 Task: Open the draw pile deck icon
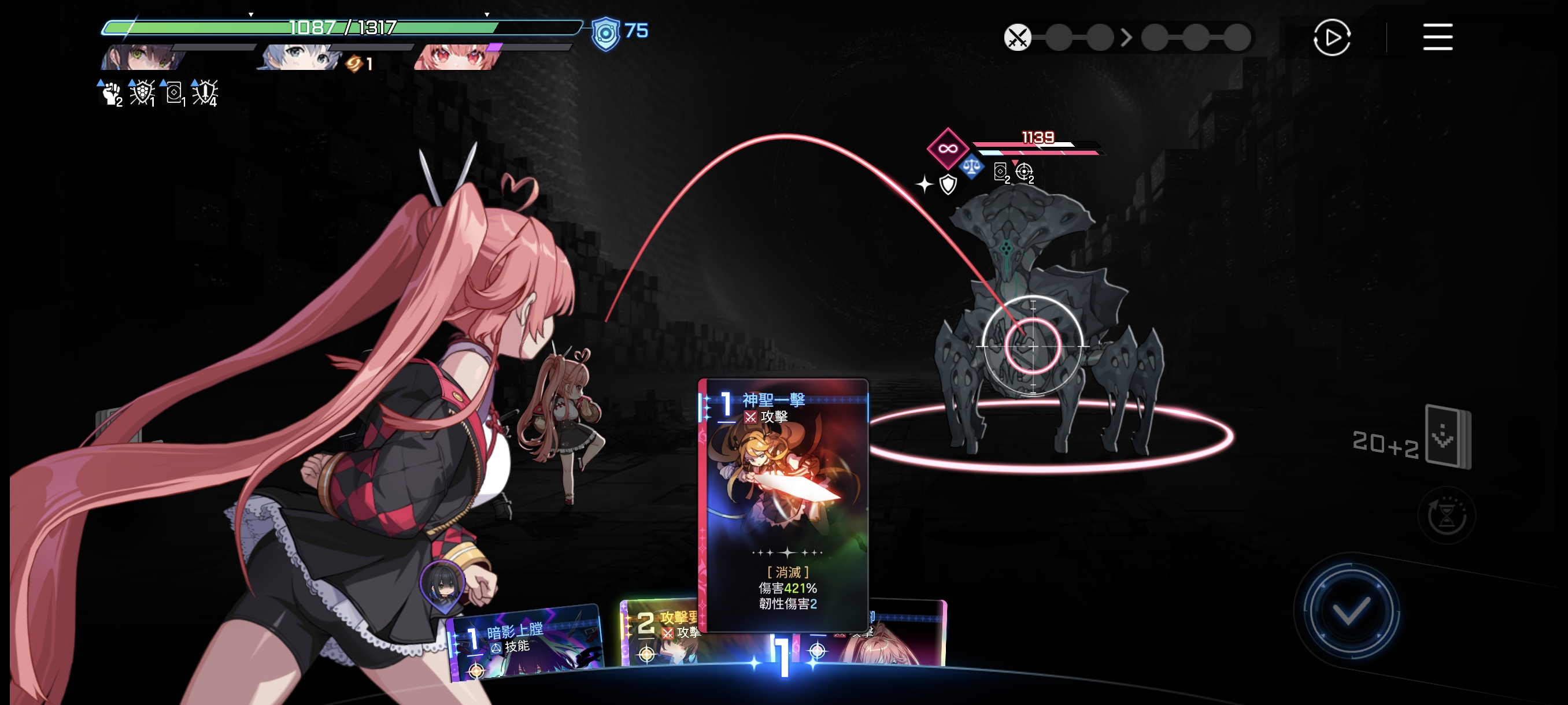coord(1448,437)
